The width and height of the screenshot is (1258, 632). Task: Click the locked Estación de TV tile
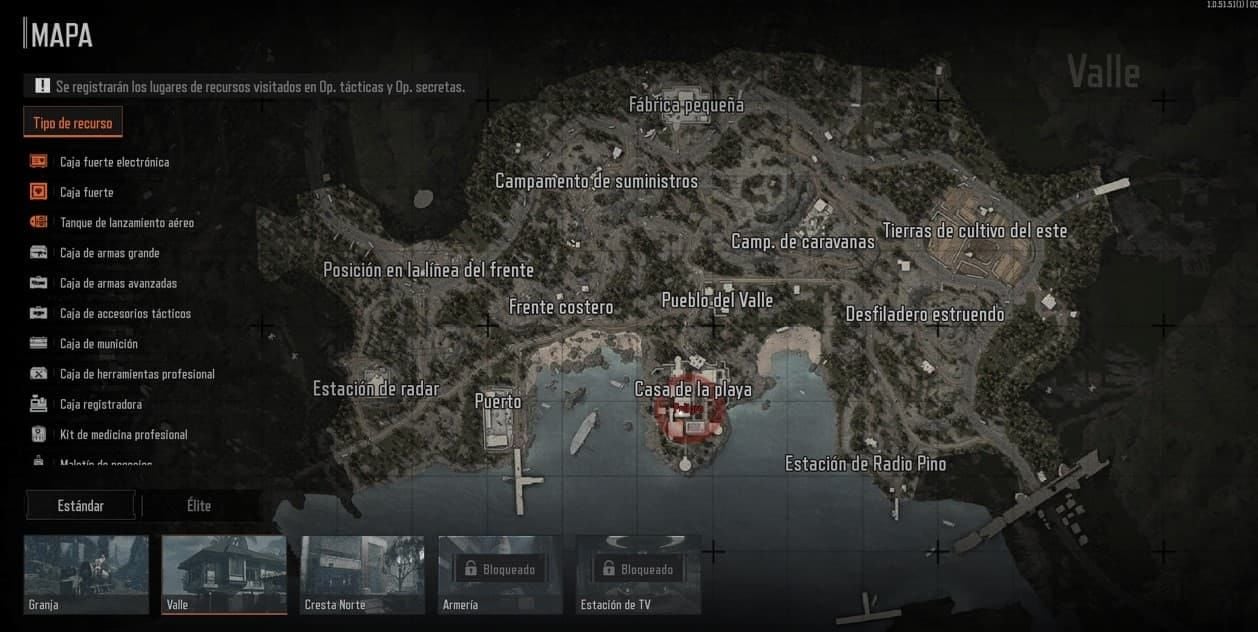pos(638,574)
